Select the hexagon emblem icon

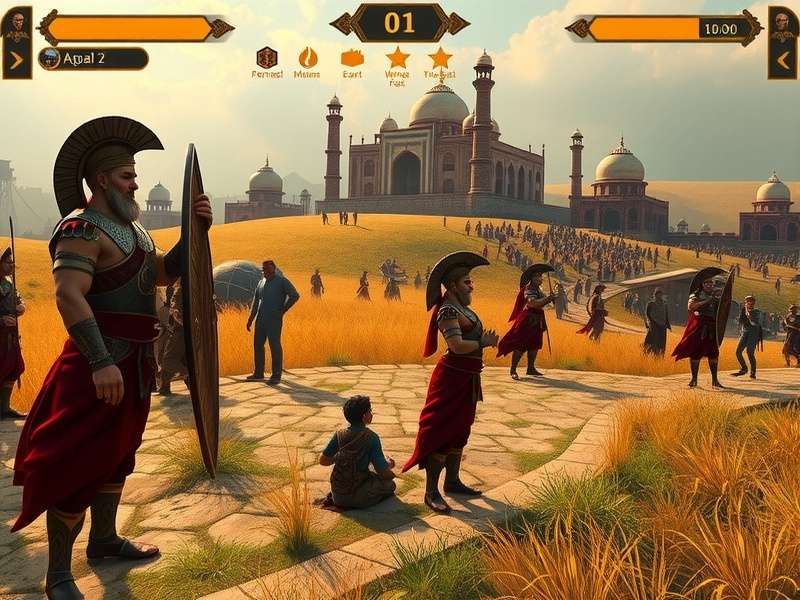[x=267, y=57]
